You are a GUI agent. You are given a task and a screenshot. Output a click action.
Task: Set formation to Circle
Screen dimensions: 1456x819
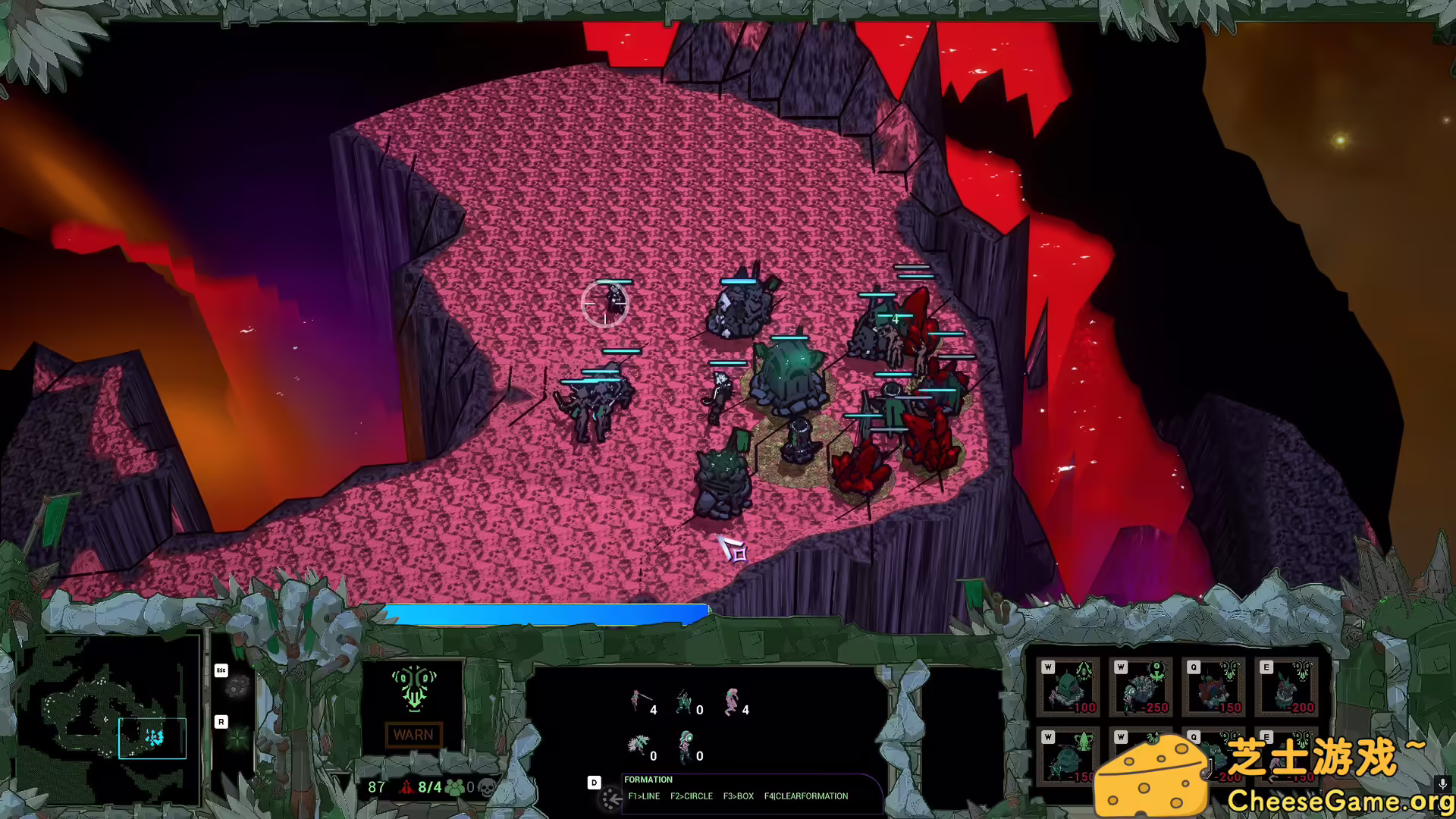[691, 796]
